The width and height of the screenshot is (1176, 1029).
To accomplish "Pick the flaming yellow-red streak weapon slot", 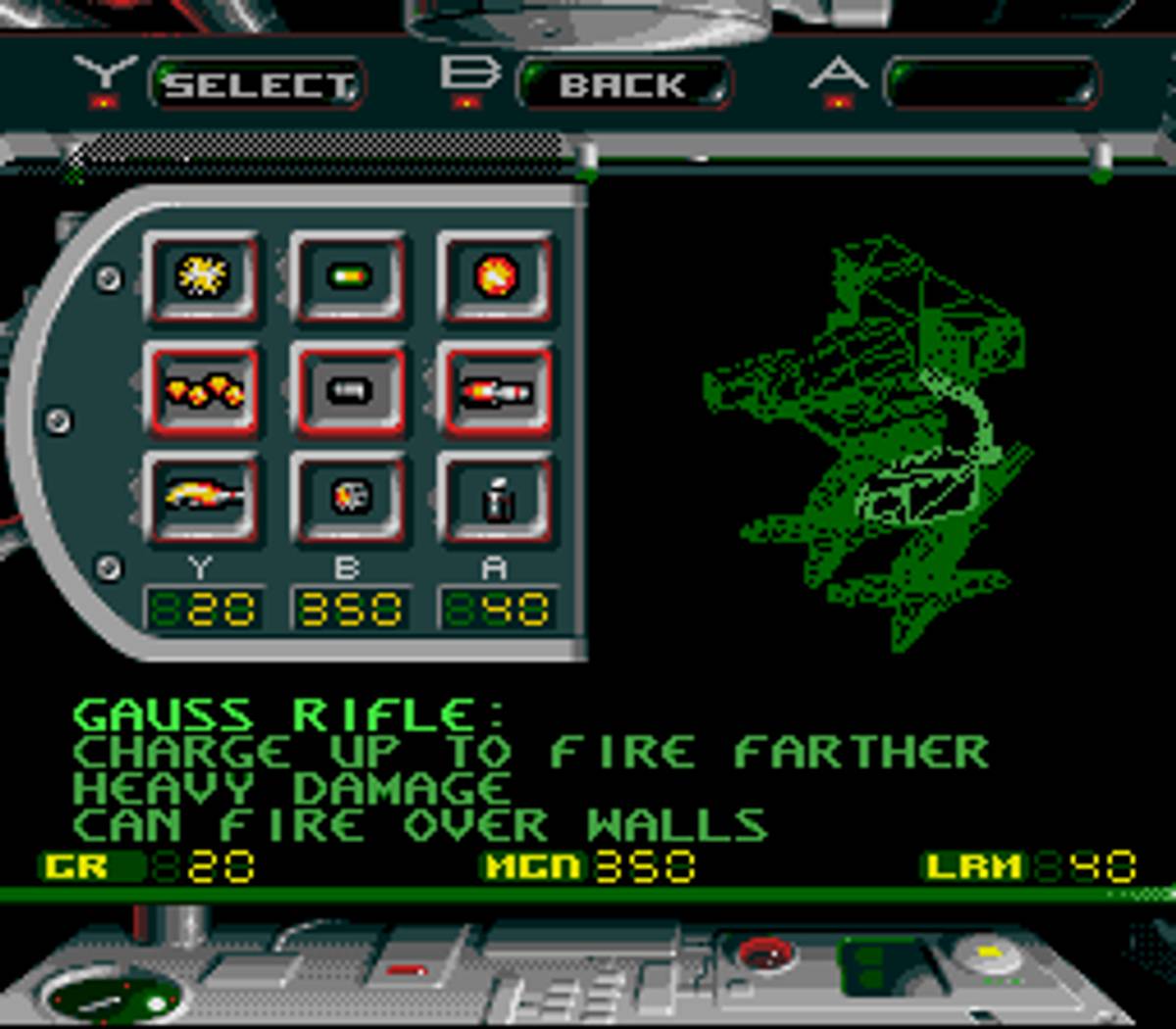I will point(203,497).
